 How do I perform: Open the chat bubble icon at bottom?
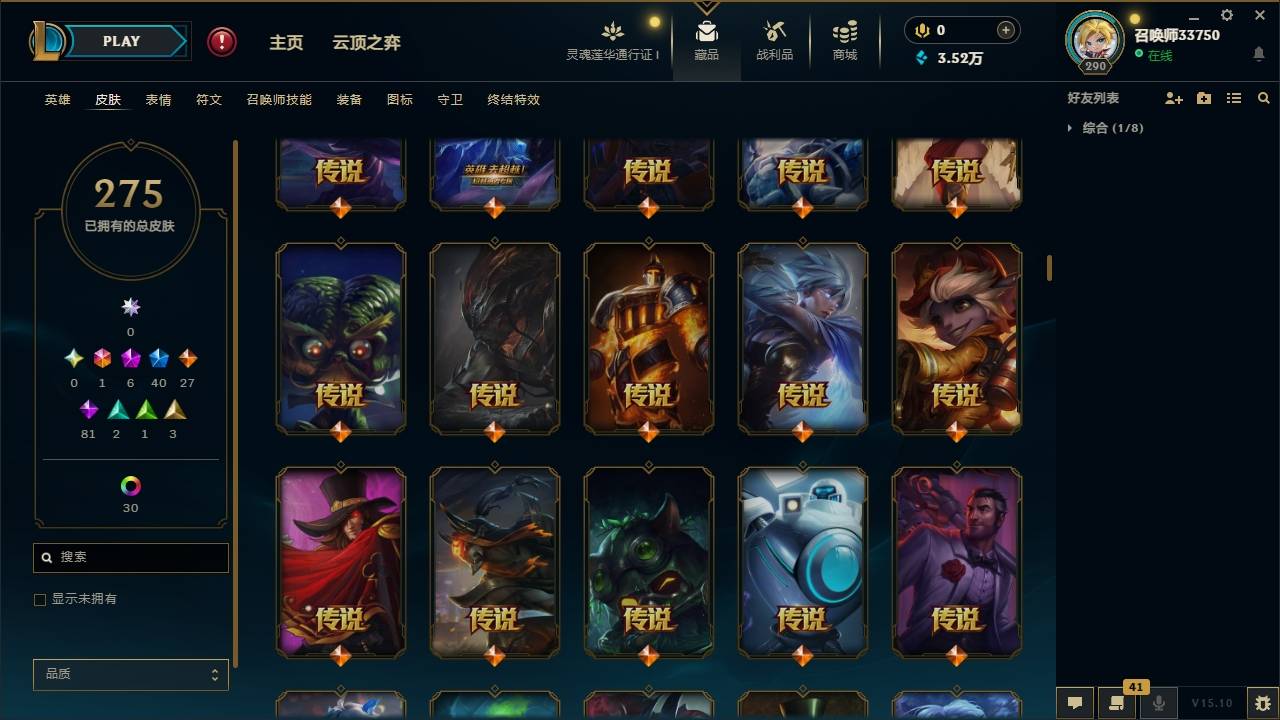coord(1073,702)
